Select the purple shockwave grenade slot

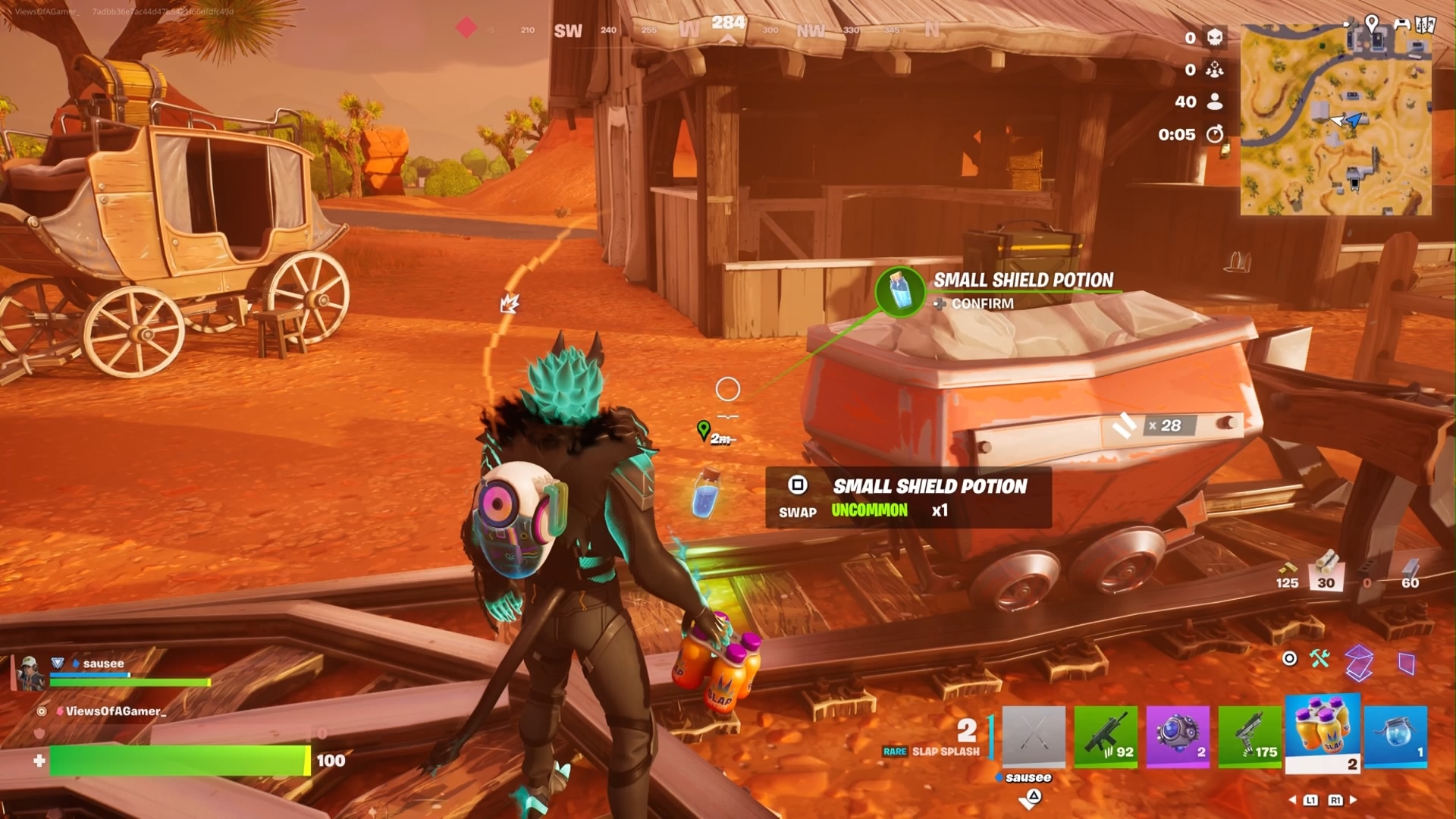1178,736
